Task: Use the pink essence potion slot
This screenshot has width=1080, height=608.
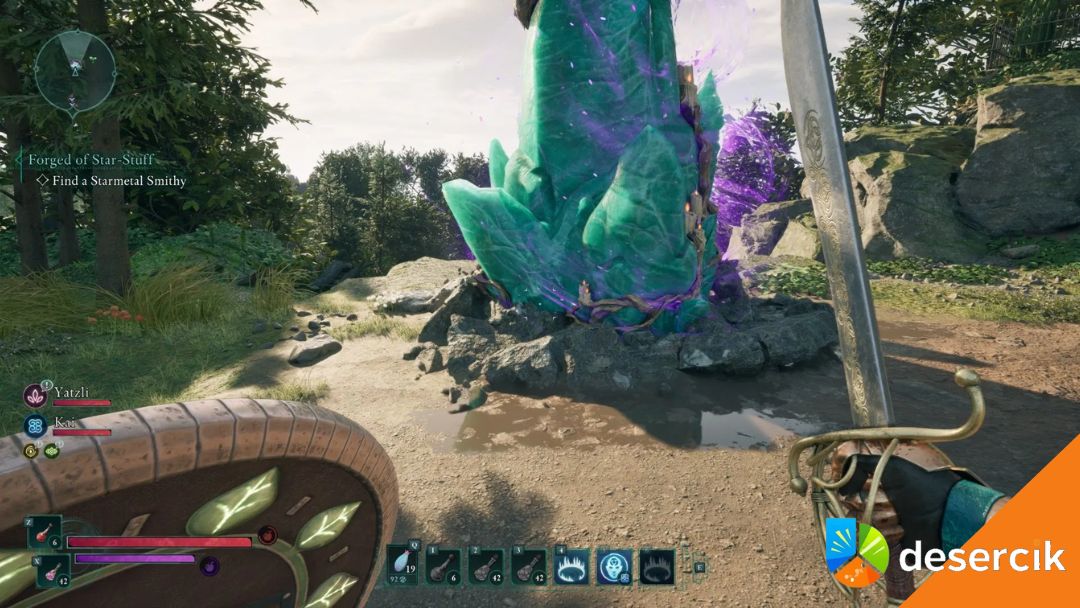Action: coord(54,571)
